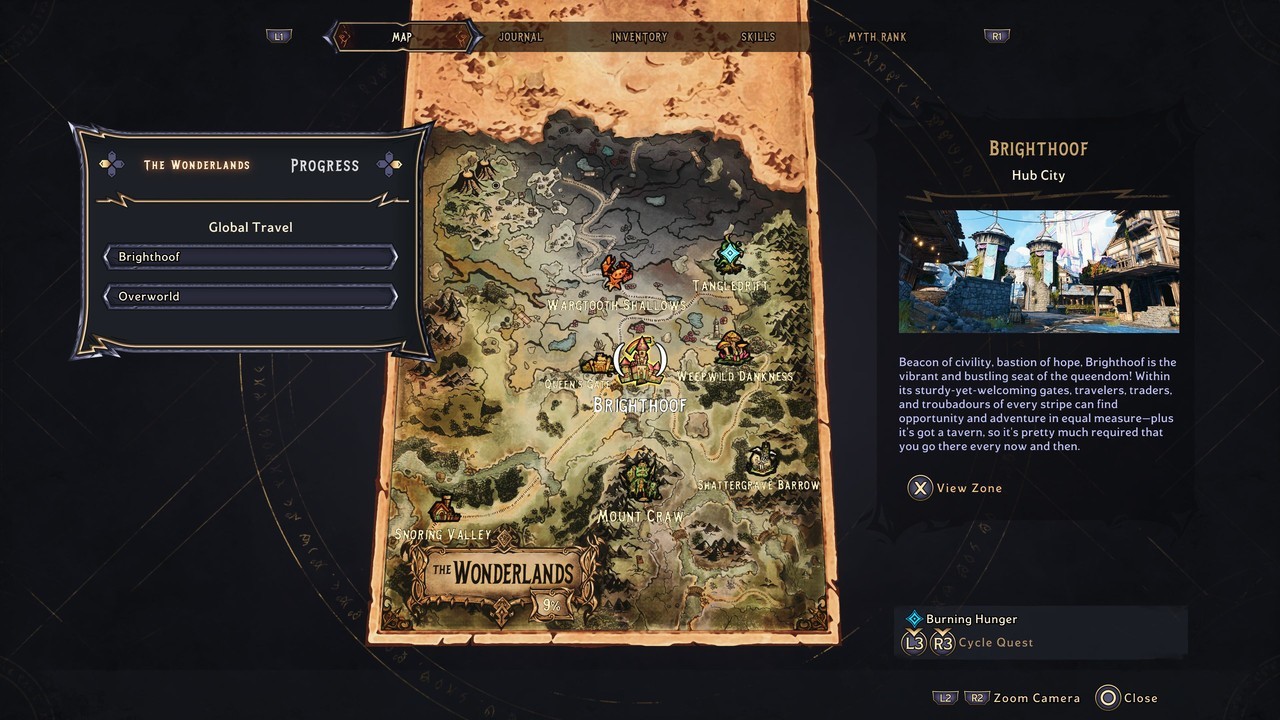Select Overworld travel destination

coord(250,297)
